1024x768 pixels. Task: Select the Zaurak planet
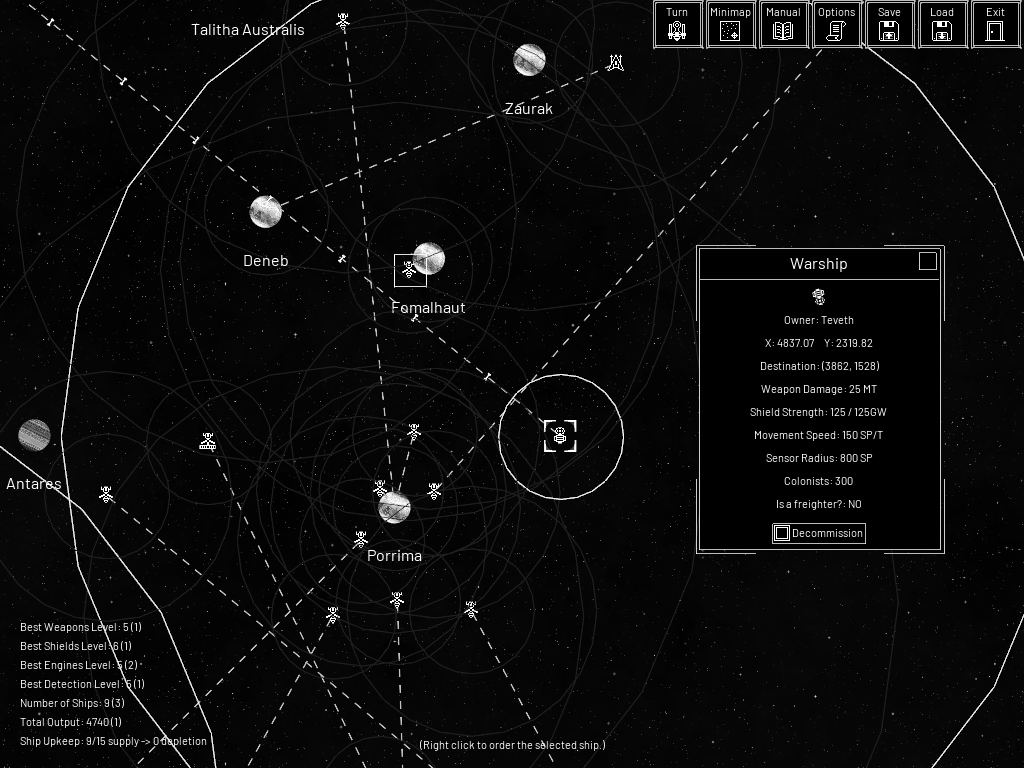(529, 60)
